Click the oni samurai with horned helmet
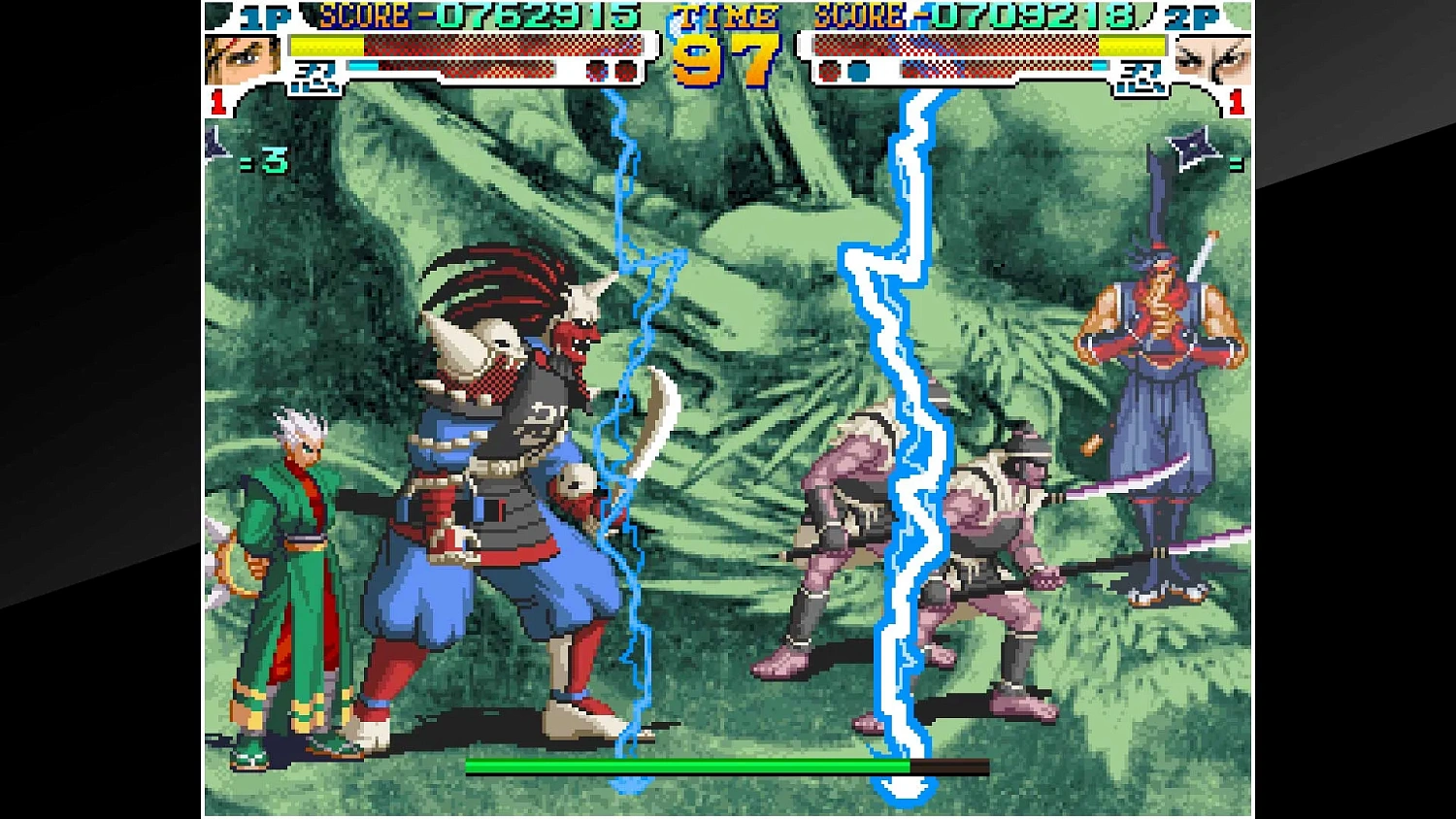Viewport: 1456px width, 819px height. click(x=505, y=456)
